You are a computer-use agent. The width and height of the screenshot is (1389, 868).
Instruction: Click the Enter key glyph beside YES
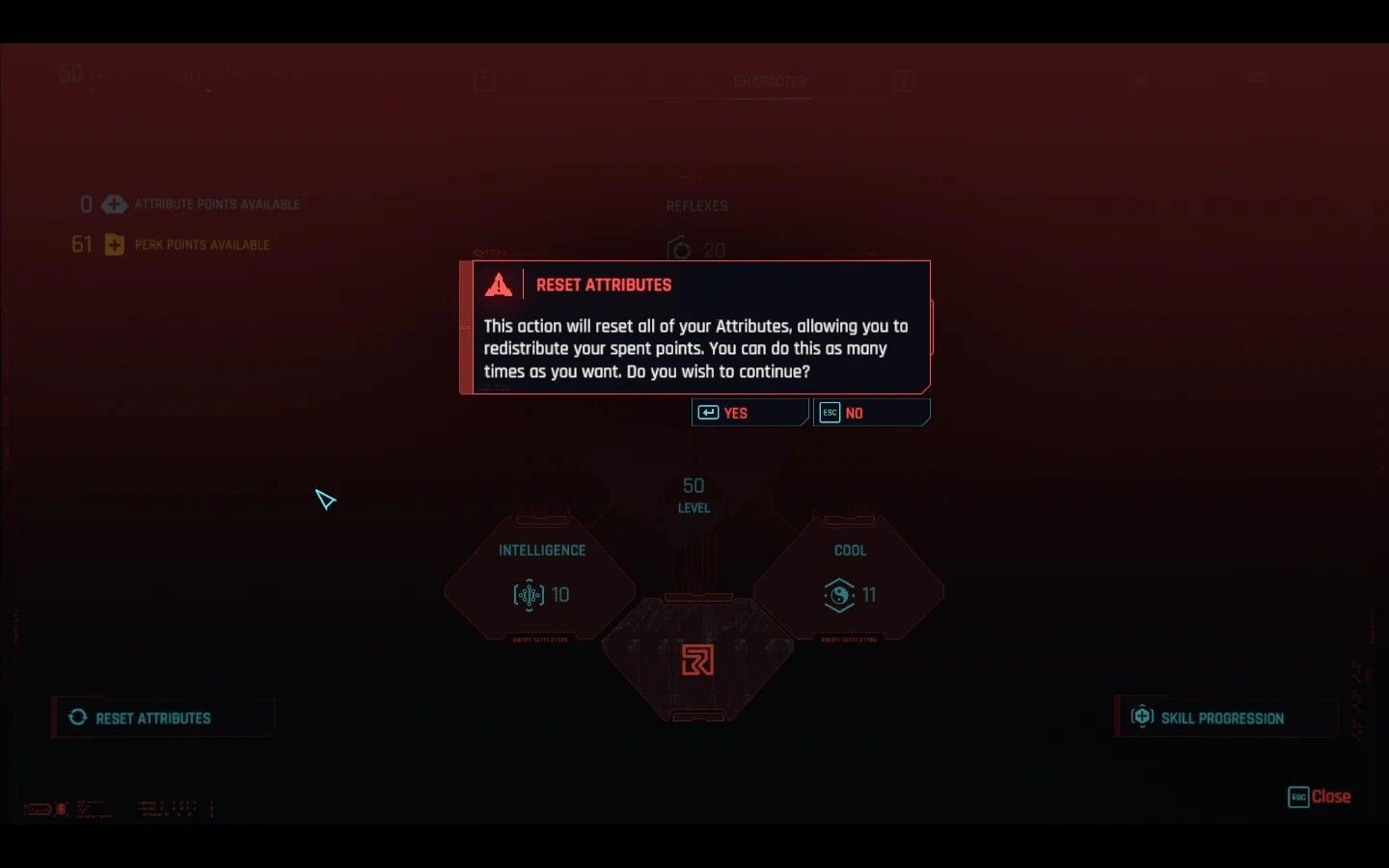[709, 412]
